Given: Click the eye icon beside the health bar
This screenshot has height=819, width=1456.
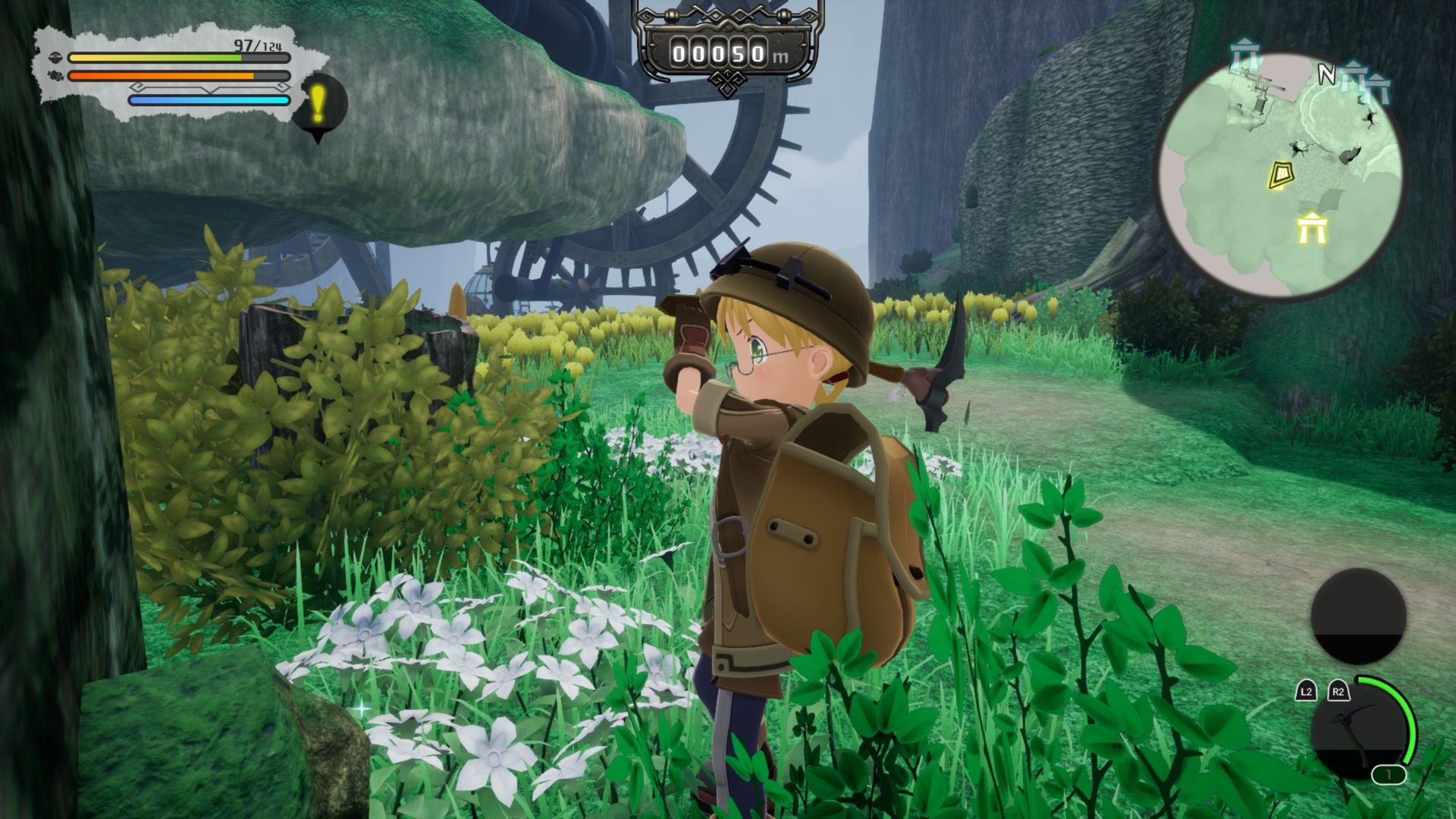Looking at the screenshot, I should (x=56, y=58).
